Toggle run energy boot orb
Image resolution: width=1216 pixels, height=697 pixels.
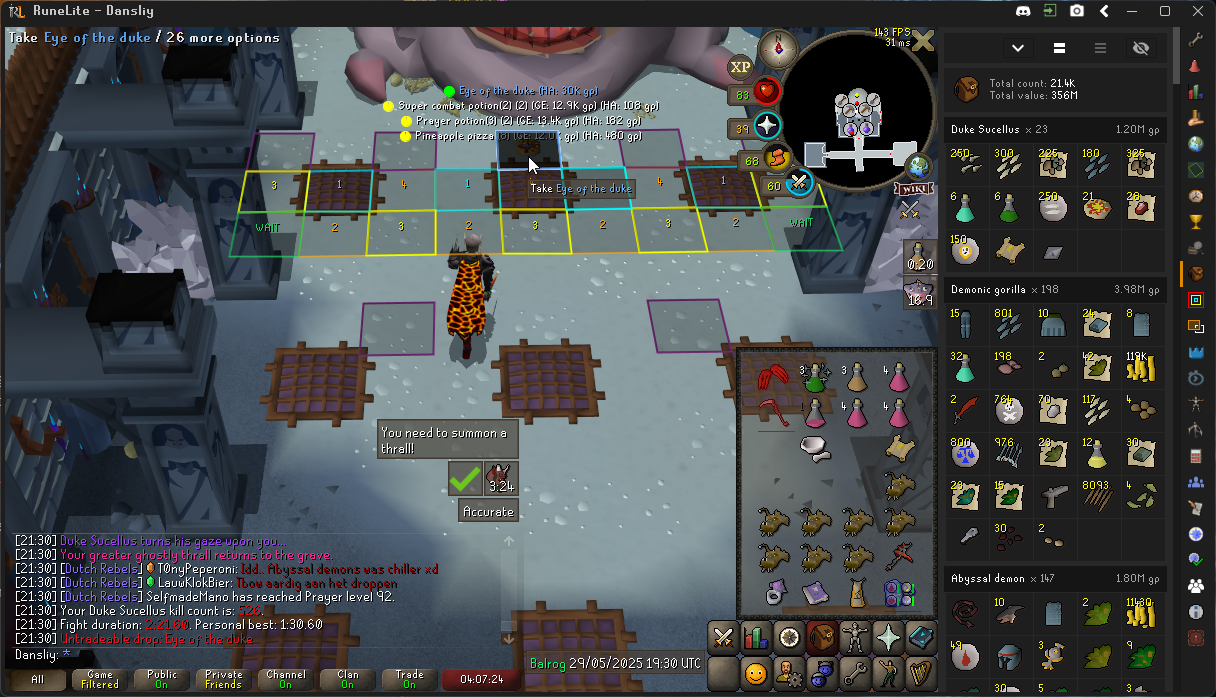click(777, 158)
